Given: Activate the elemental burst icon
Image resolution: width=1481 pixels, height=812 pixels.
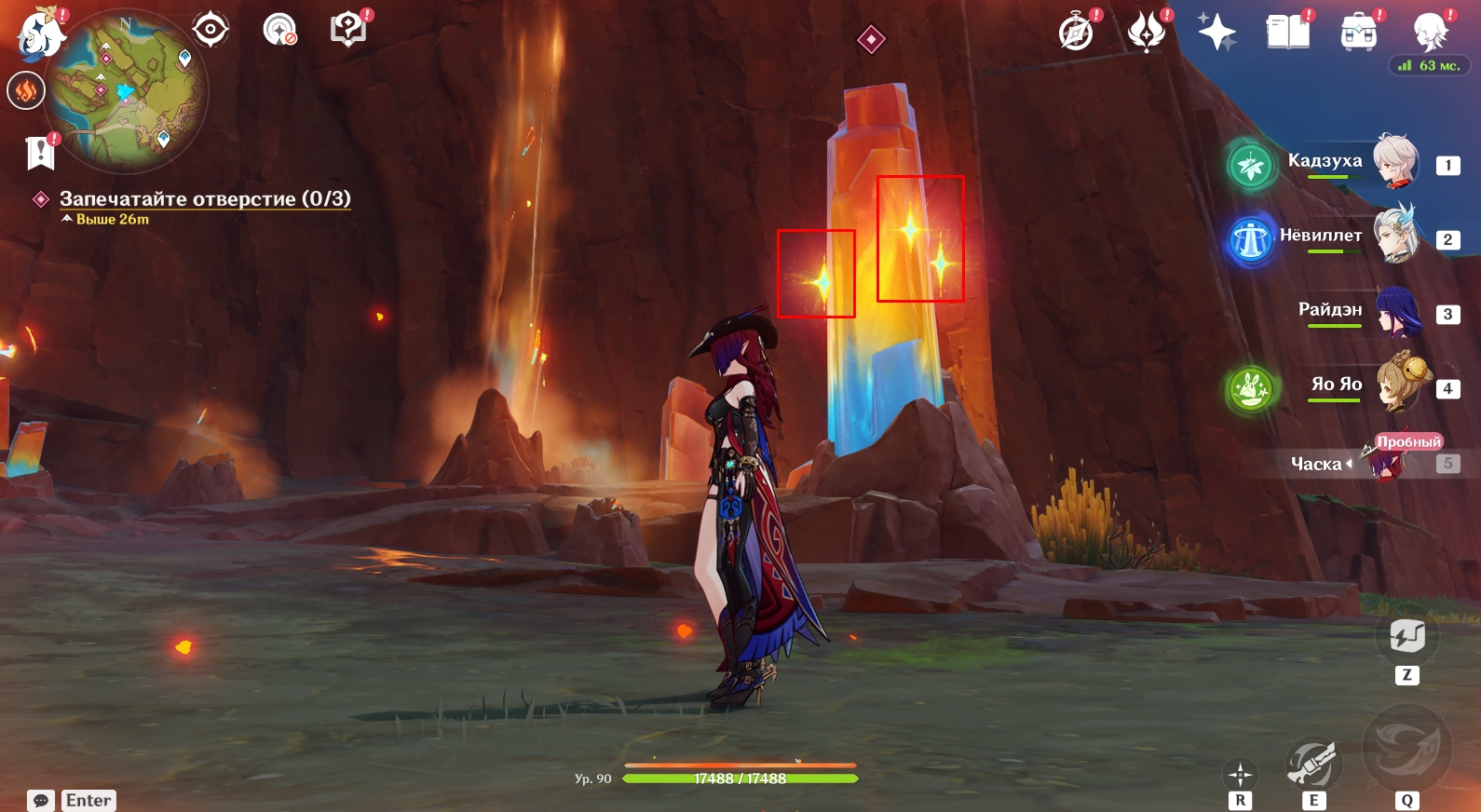Looking at the screenshot, I should (x=1406, y=750).
